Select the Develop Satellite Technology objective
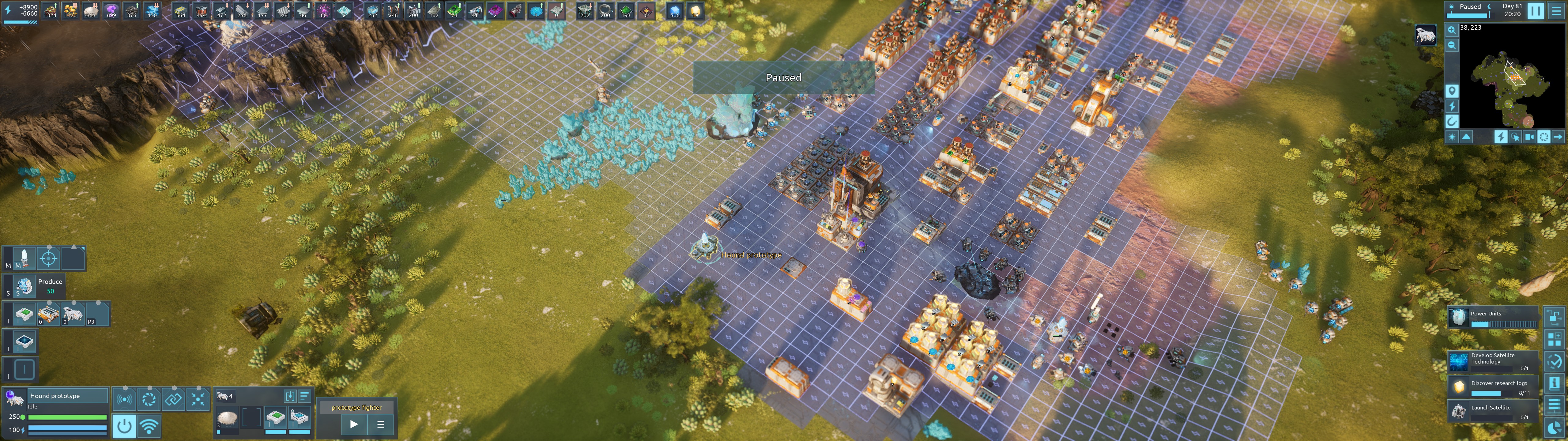1568x441 pixels. coord(1493,361)
